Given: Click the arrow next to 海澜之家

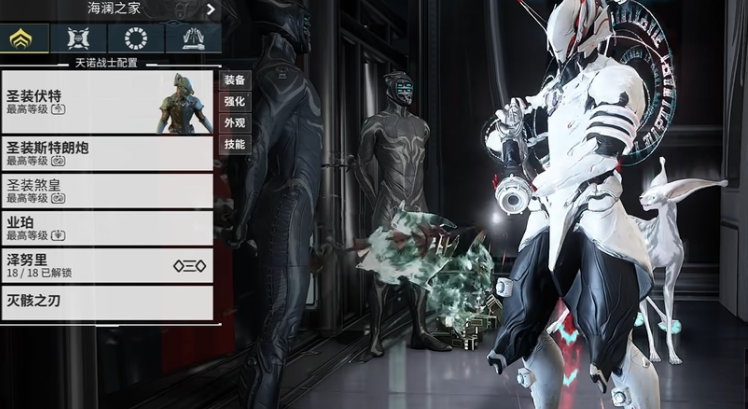Looking at the screenshot, I should click(x=211, y=9).
